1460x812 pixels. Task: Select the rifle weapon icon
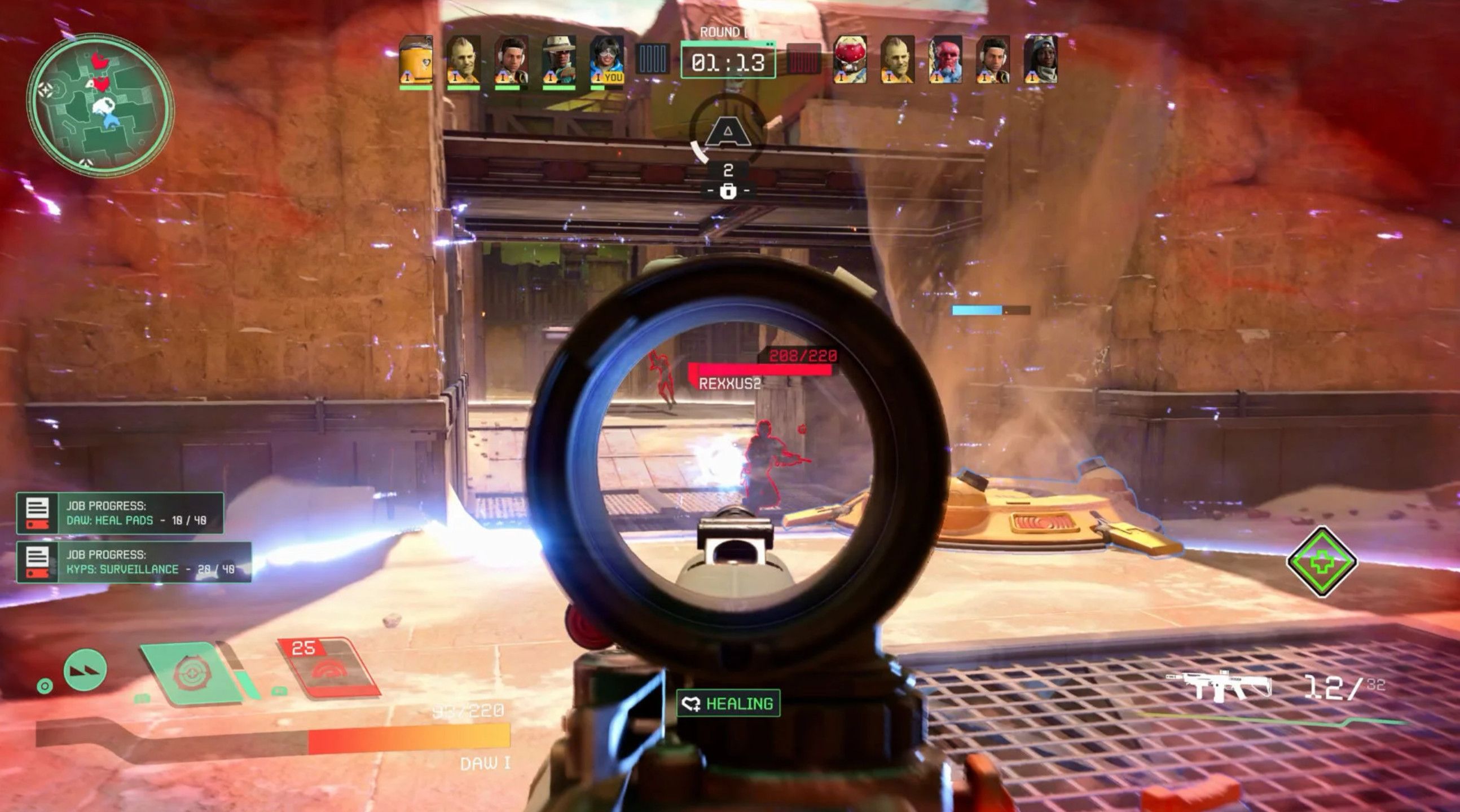pyautogui.click(x=1220, y=687)
